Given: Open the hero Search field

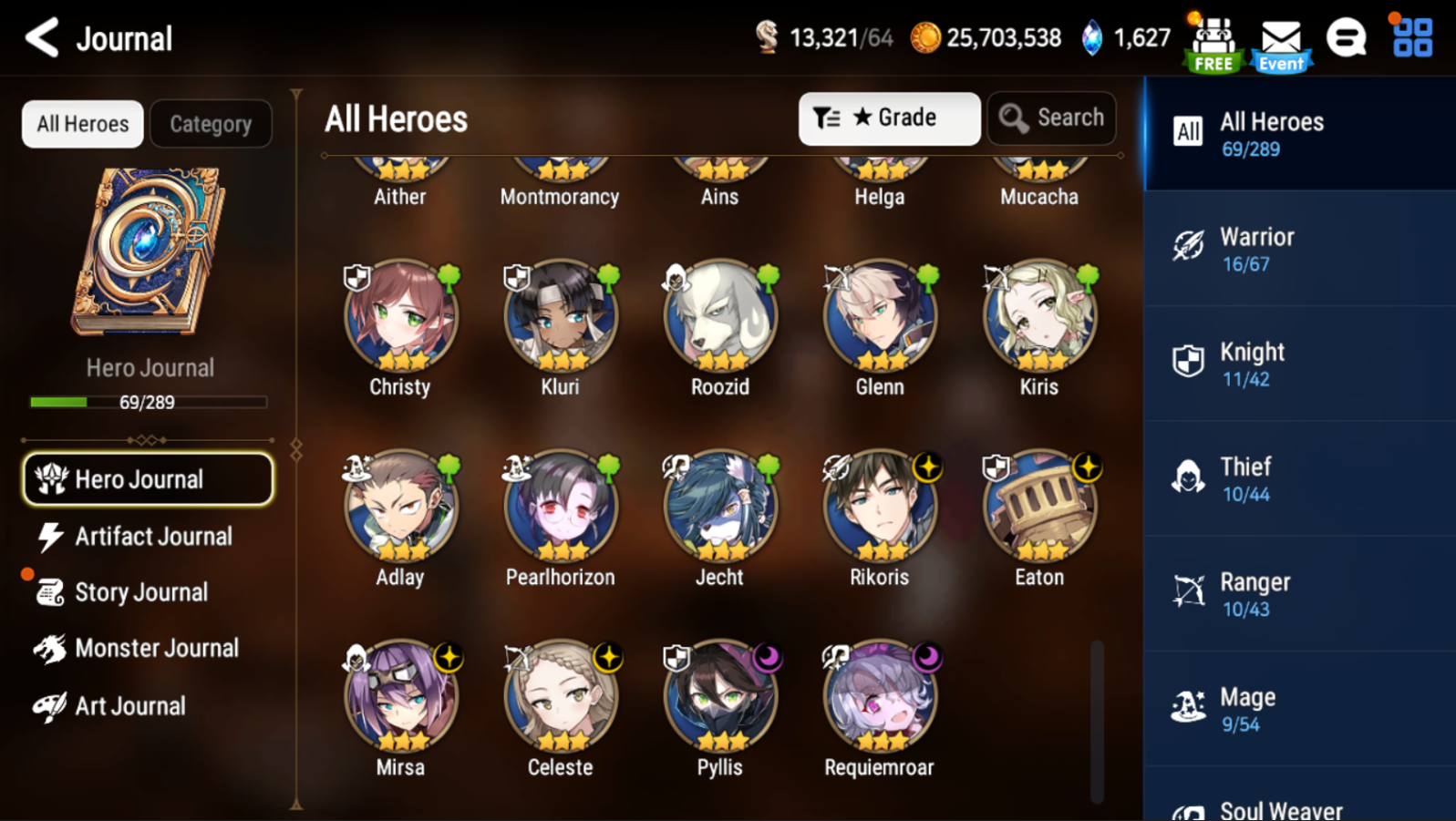Looking at the screenshot, I should [1051, 118].
